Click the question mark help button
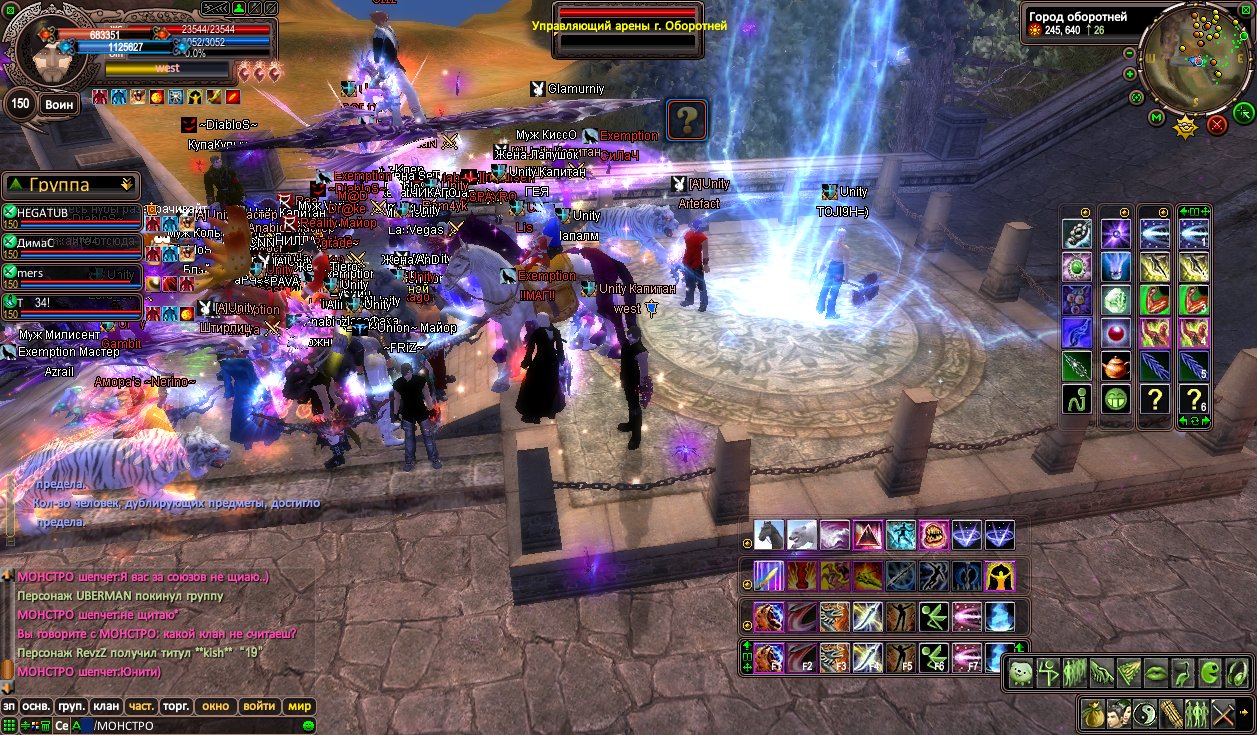Screen dimensions: 1257x735 pyautogui.click(x=686, y=119)
